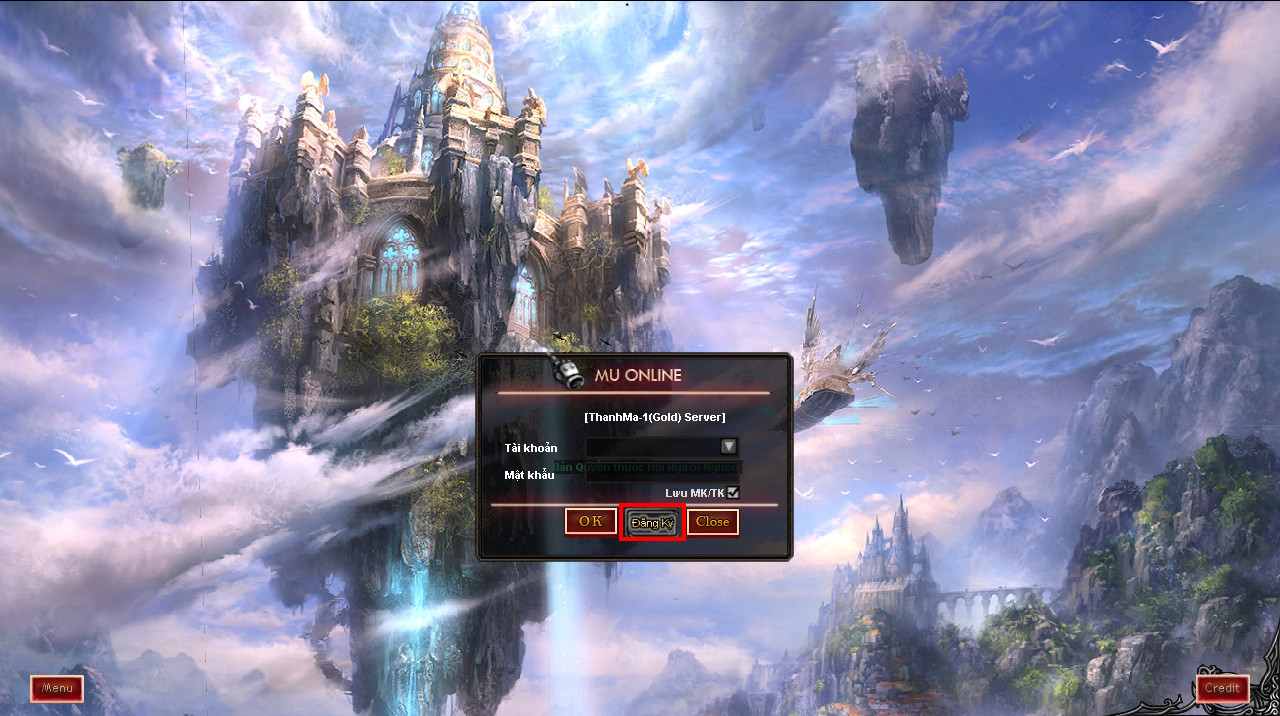Confirm login with the OK button
Image resolution: width=1280 pixels, height=716 pixels.
pos(590,521)
